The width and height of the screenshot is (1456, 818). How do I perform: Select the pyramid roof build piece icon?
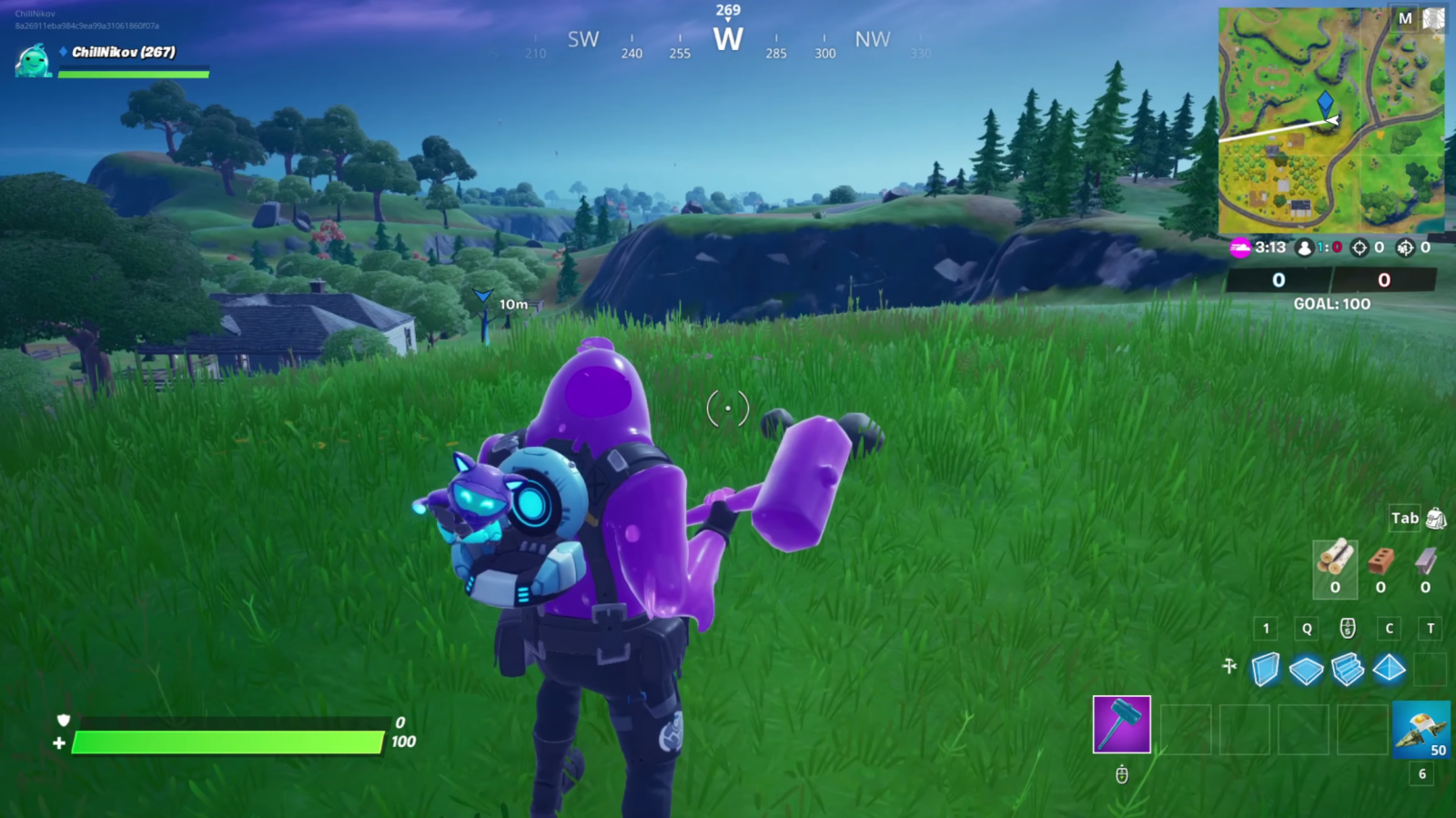click(x=1389, y=669)
